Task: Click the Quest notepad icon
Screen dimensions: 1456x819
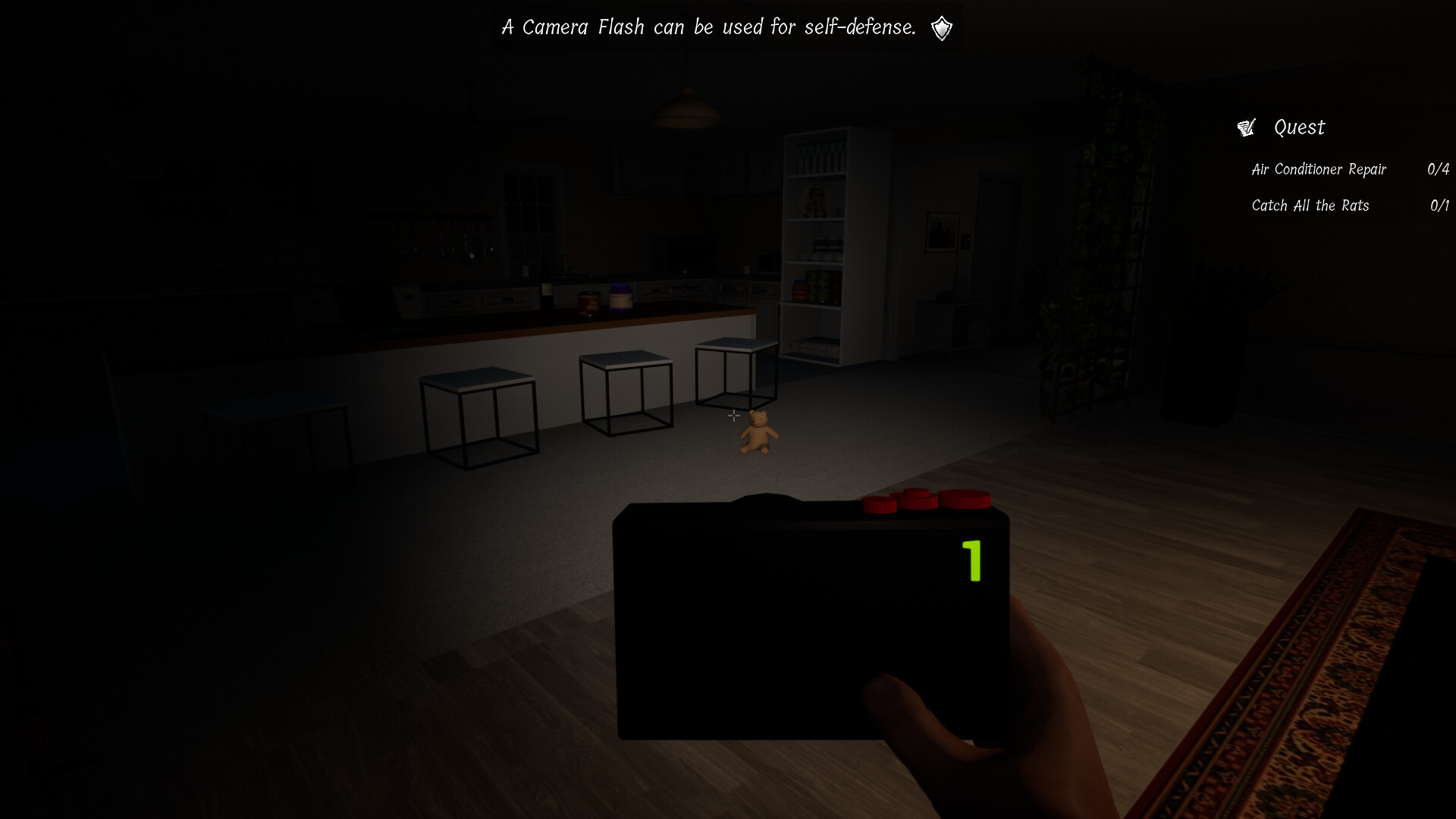Action: [x=1246, y=127]
